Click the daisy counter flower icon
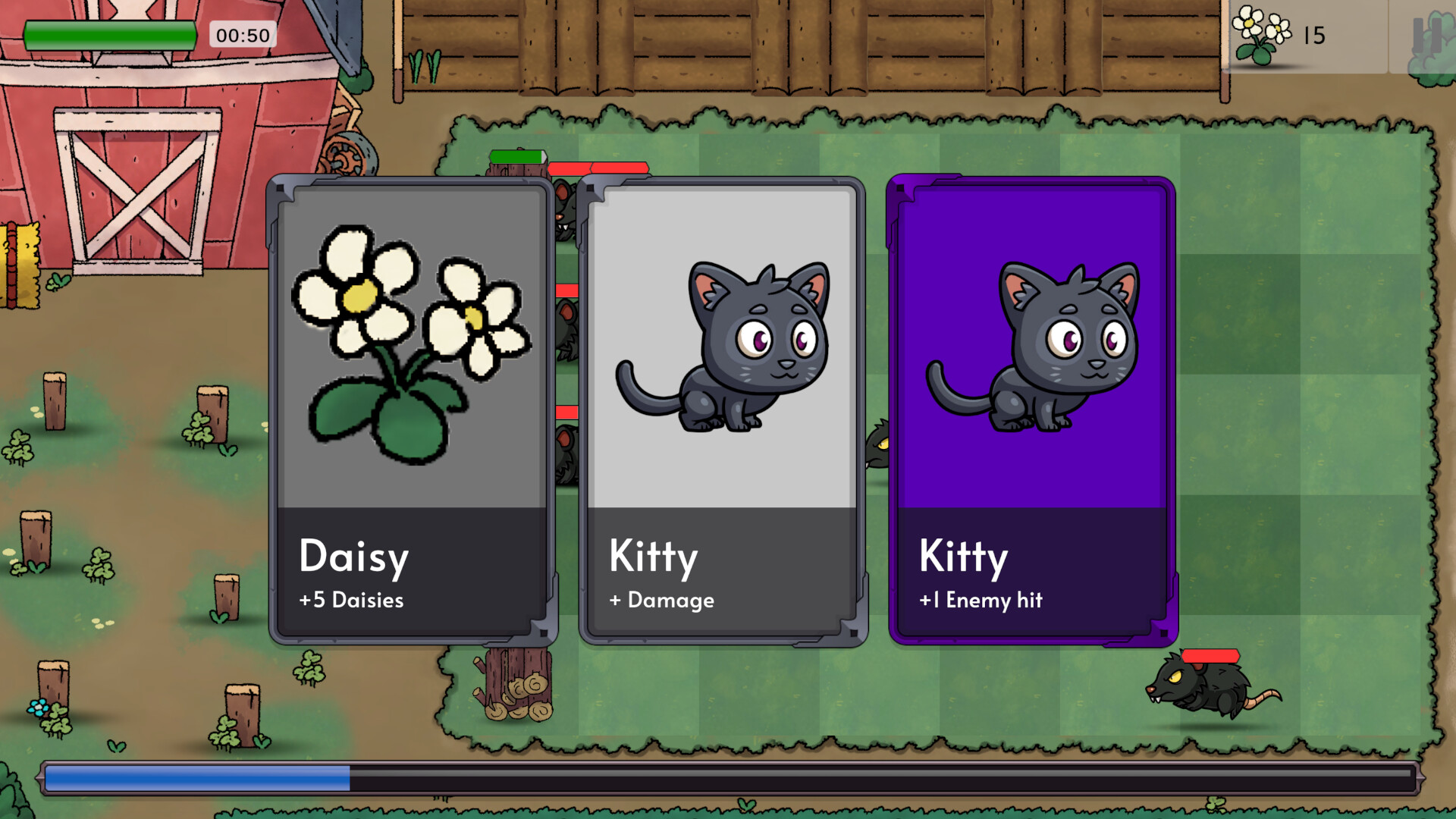The image size is (1456, 819). [1259, 34]
